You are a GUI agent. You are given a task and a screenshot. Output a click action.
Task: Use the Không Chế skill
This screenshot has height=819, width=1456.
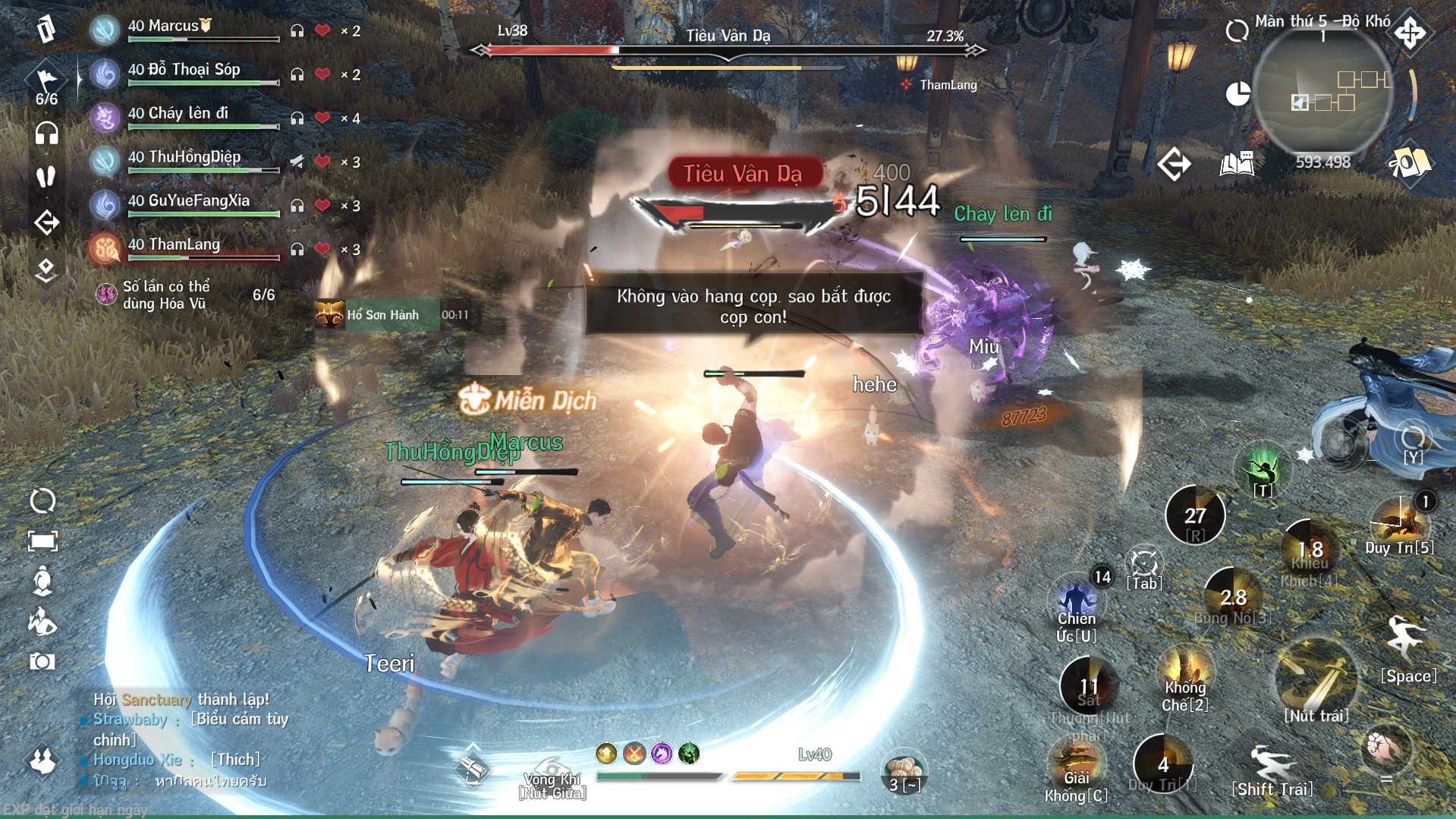[x=1185, y=672]
